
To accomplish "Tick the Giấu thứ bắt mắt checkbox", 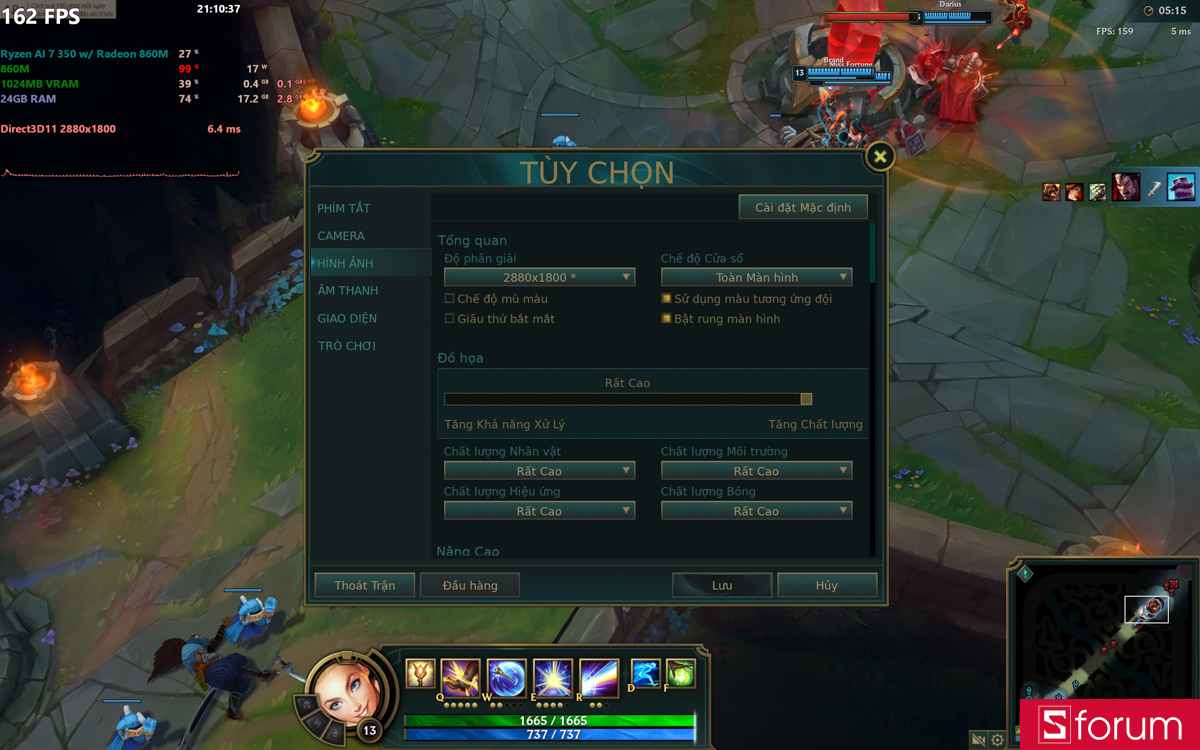I will (x=450, y=319).
